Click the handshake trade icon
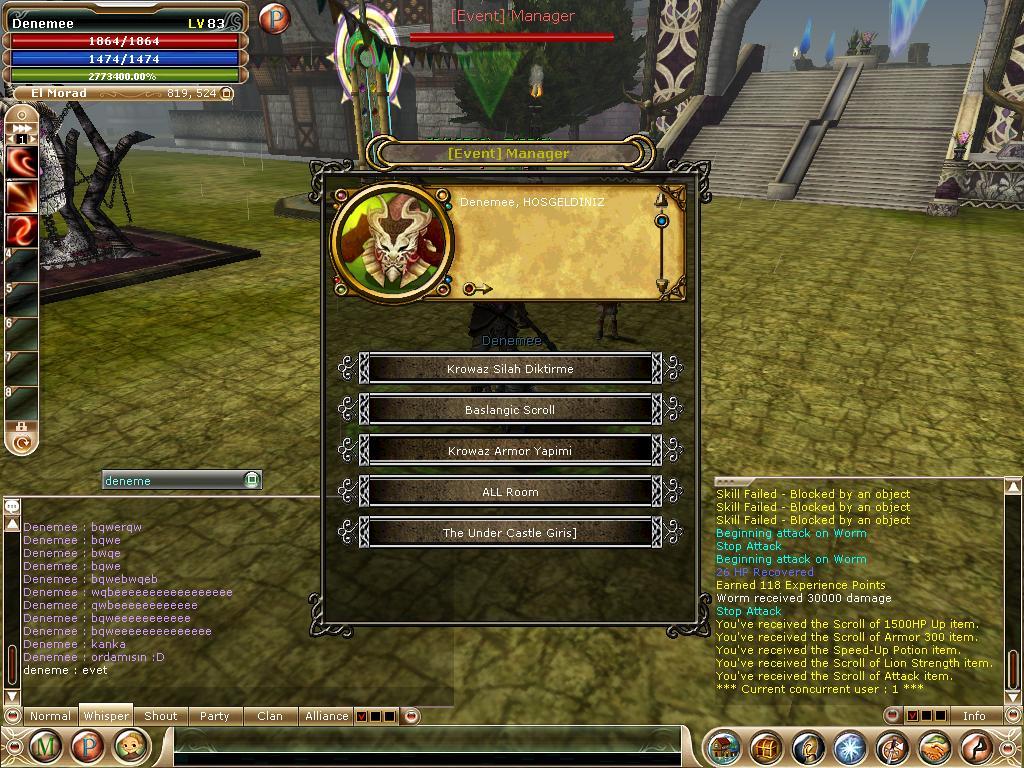Image resolution: width=1024 pixels, height=768 pixels. pos(934,747)
